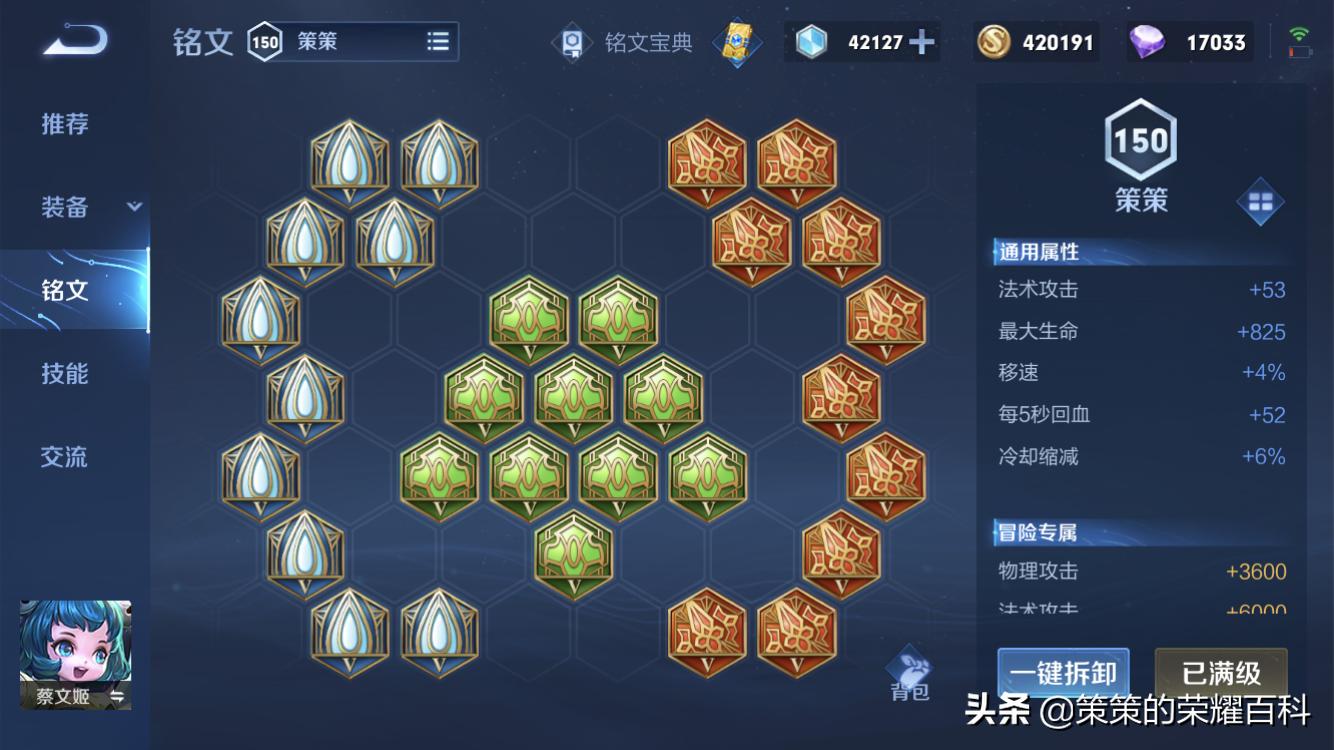Open the rune page list next to 策策
The width and height of the screenshot is (1334, 750).
[x=438, y=42]
